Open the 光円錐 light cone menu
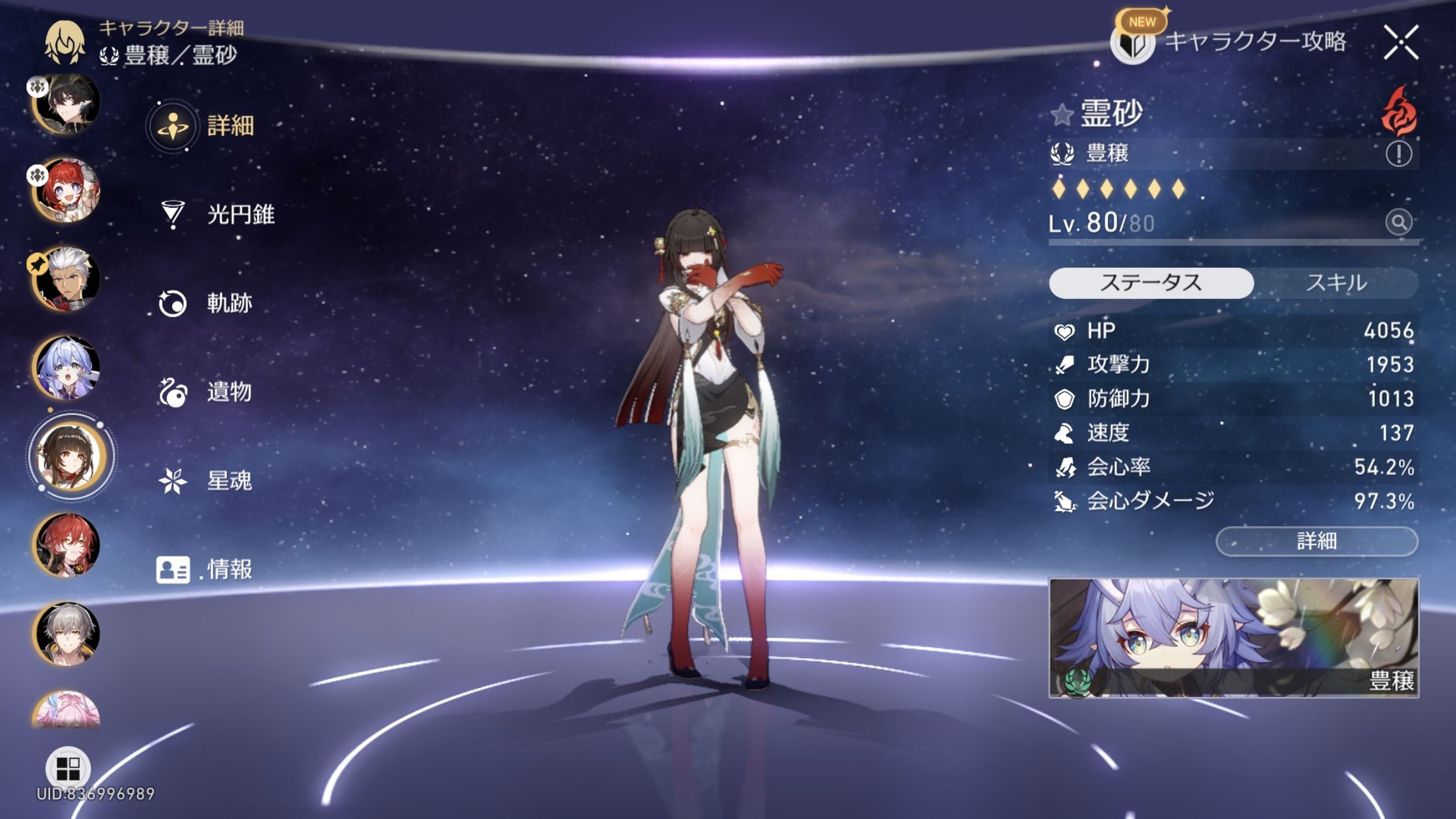This screenshot has height=819, width=1456. click(218, 214)
